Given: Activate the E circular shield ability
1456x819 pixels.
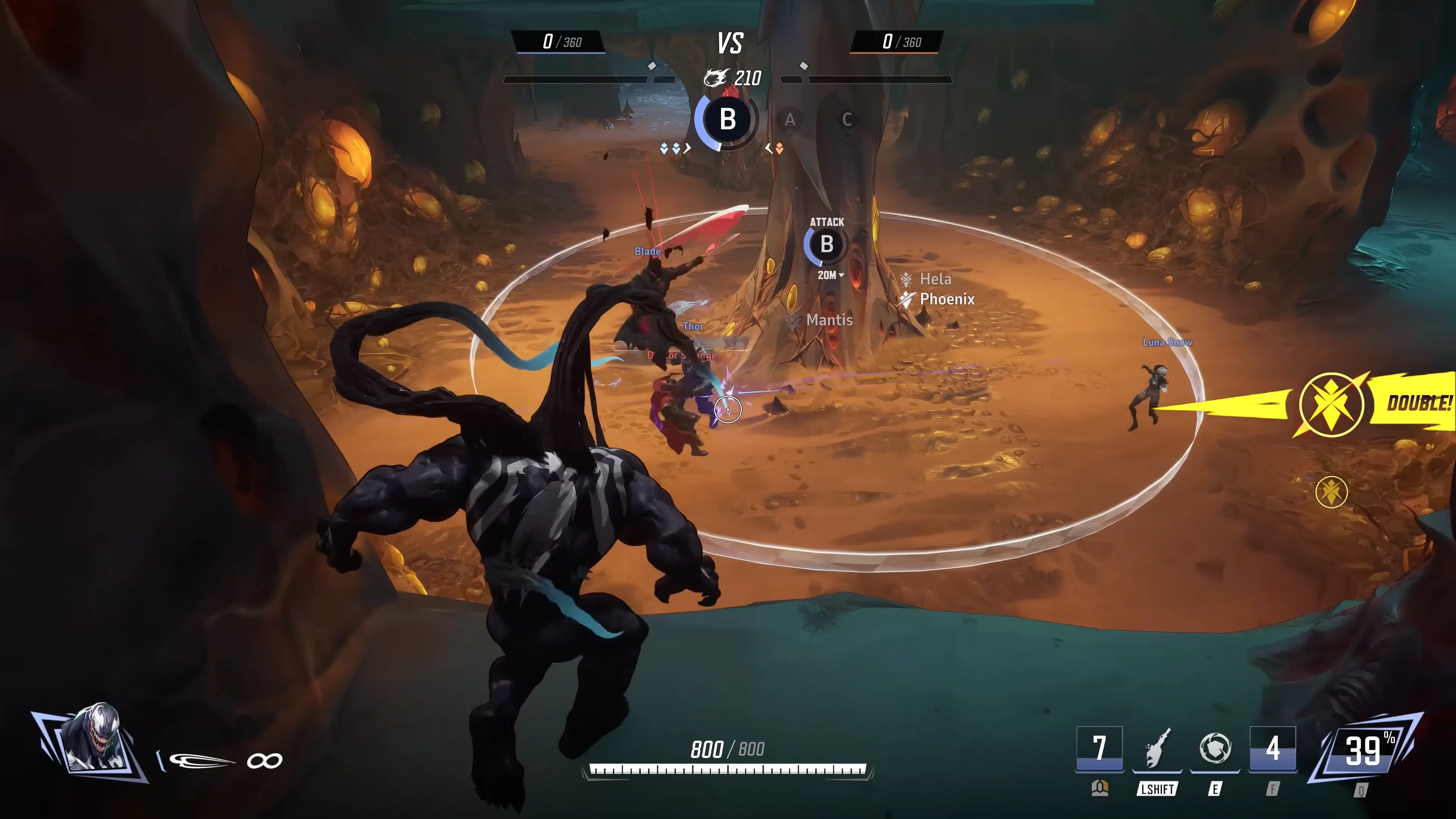Looking at the screenshot, I should tap(1214, 749).
